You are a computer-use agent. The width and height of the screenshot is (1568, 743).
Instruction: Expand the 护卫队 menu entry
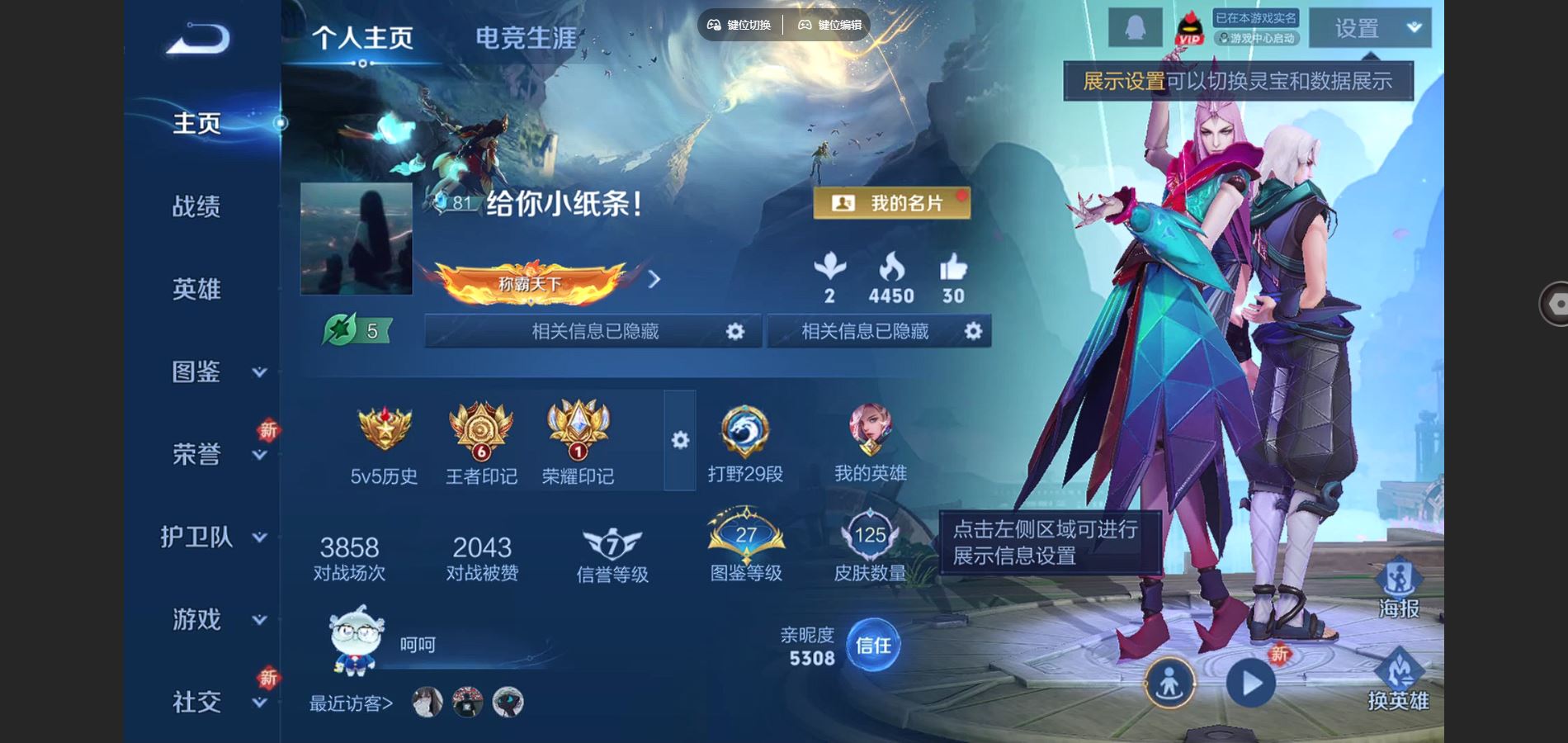tap(213, 537)
